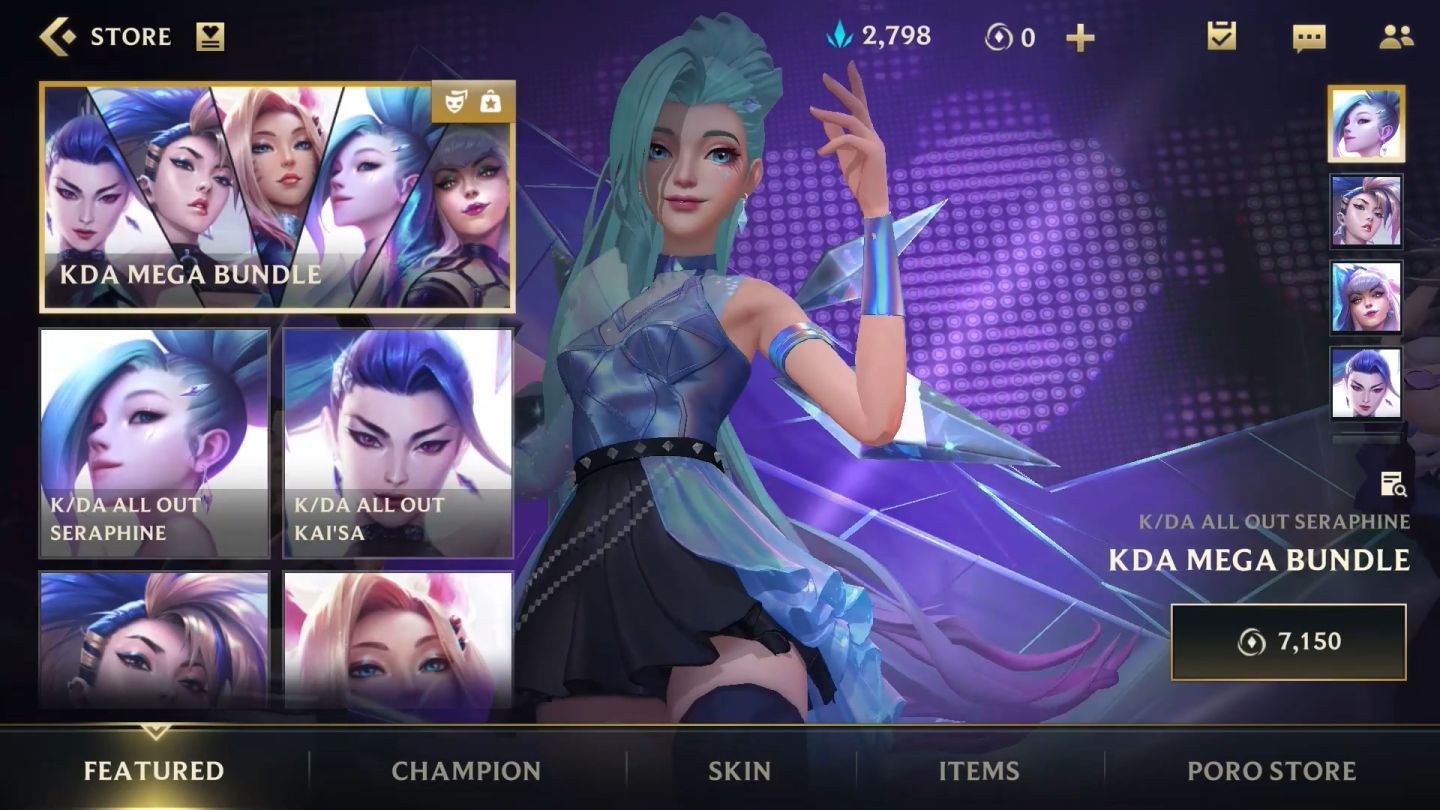The width and height of the screenshot is (1440, 810).
Task: Preview the Kai'Sa portrait thumbnail
Action: 1366,383
